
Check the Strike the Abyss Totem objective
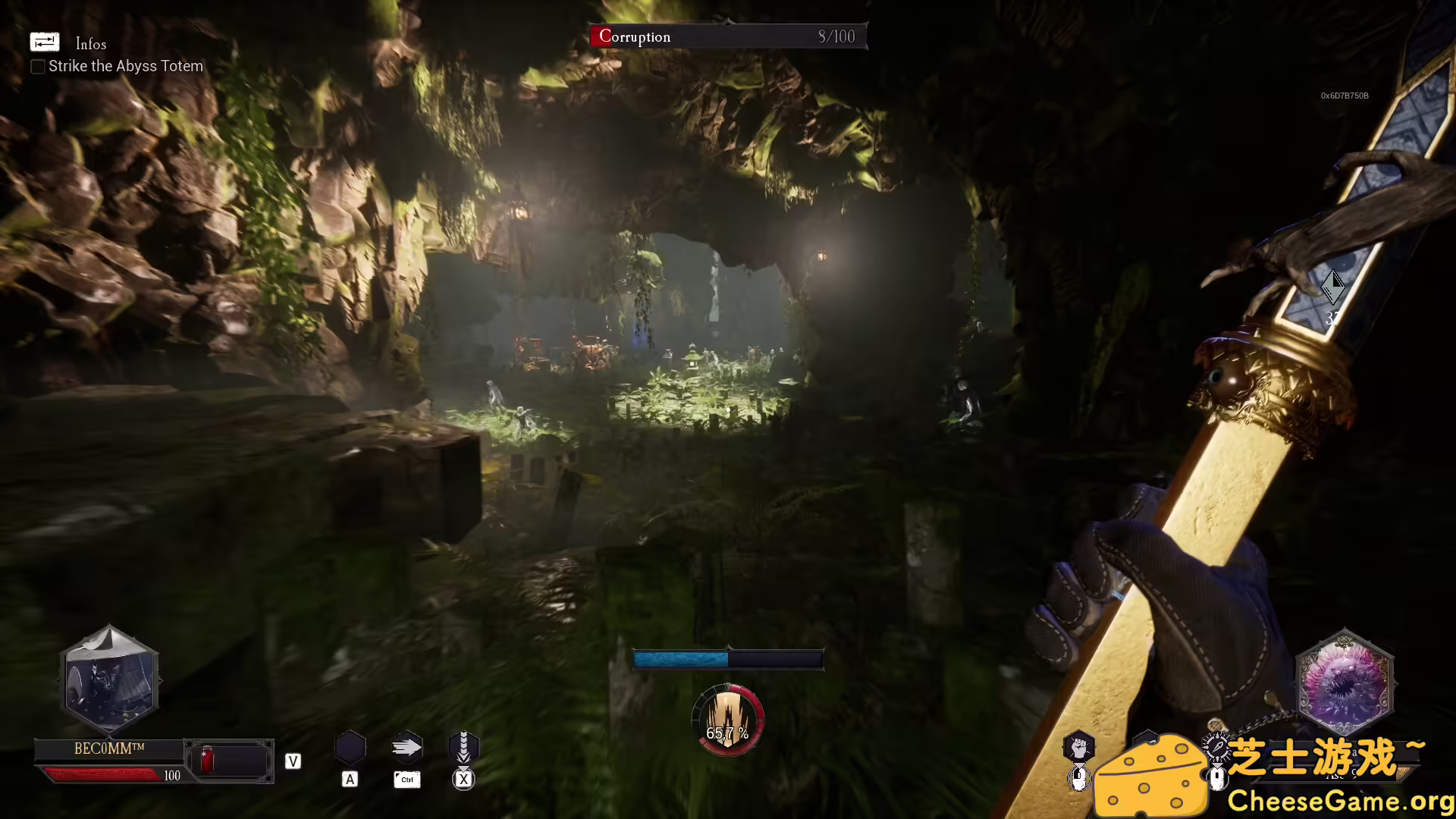[x=37, y=67]
